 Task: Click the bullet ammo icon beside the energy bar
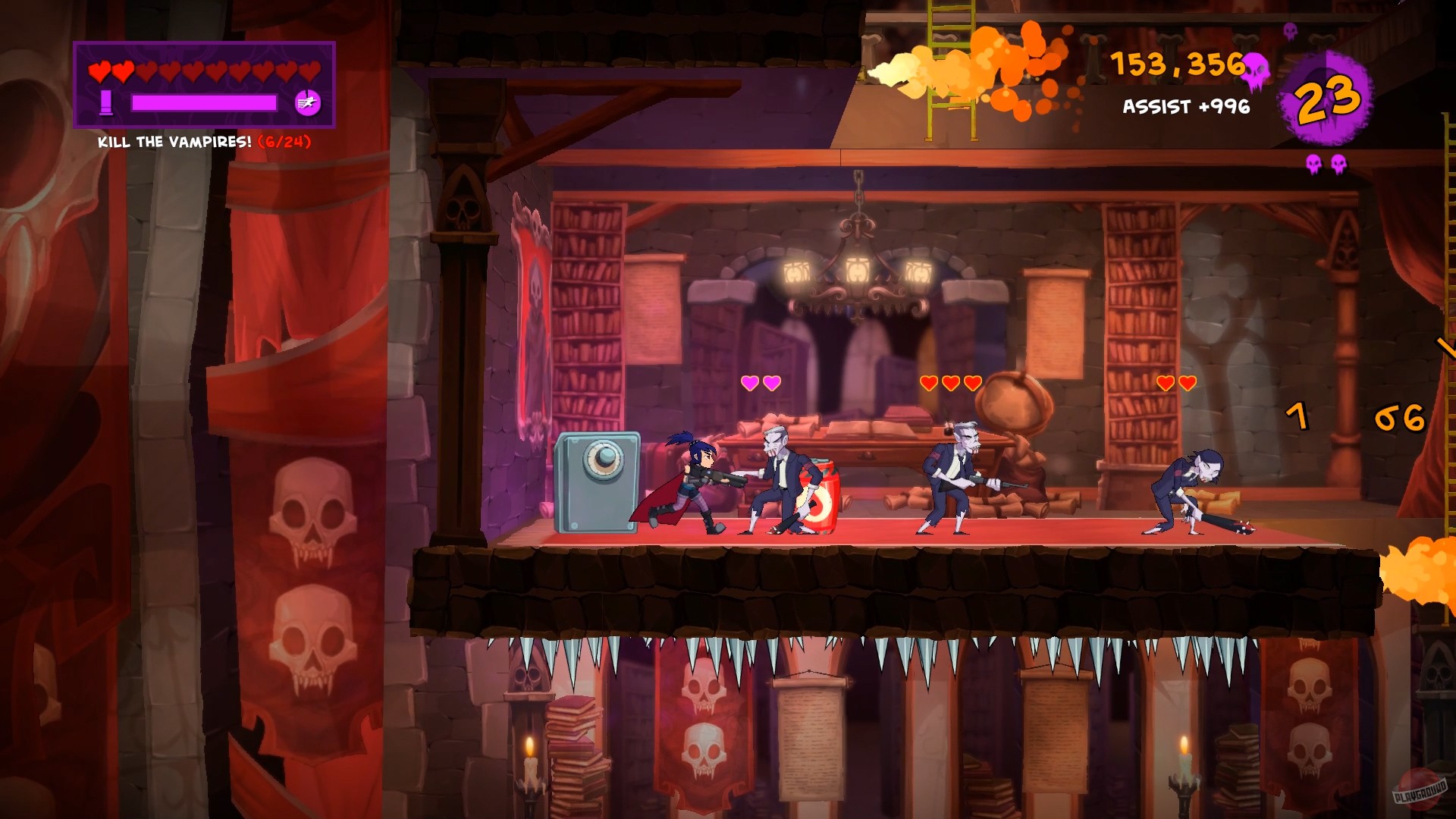click(107, 101)
